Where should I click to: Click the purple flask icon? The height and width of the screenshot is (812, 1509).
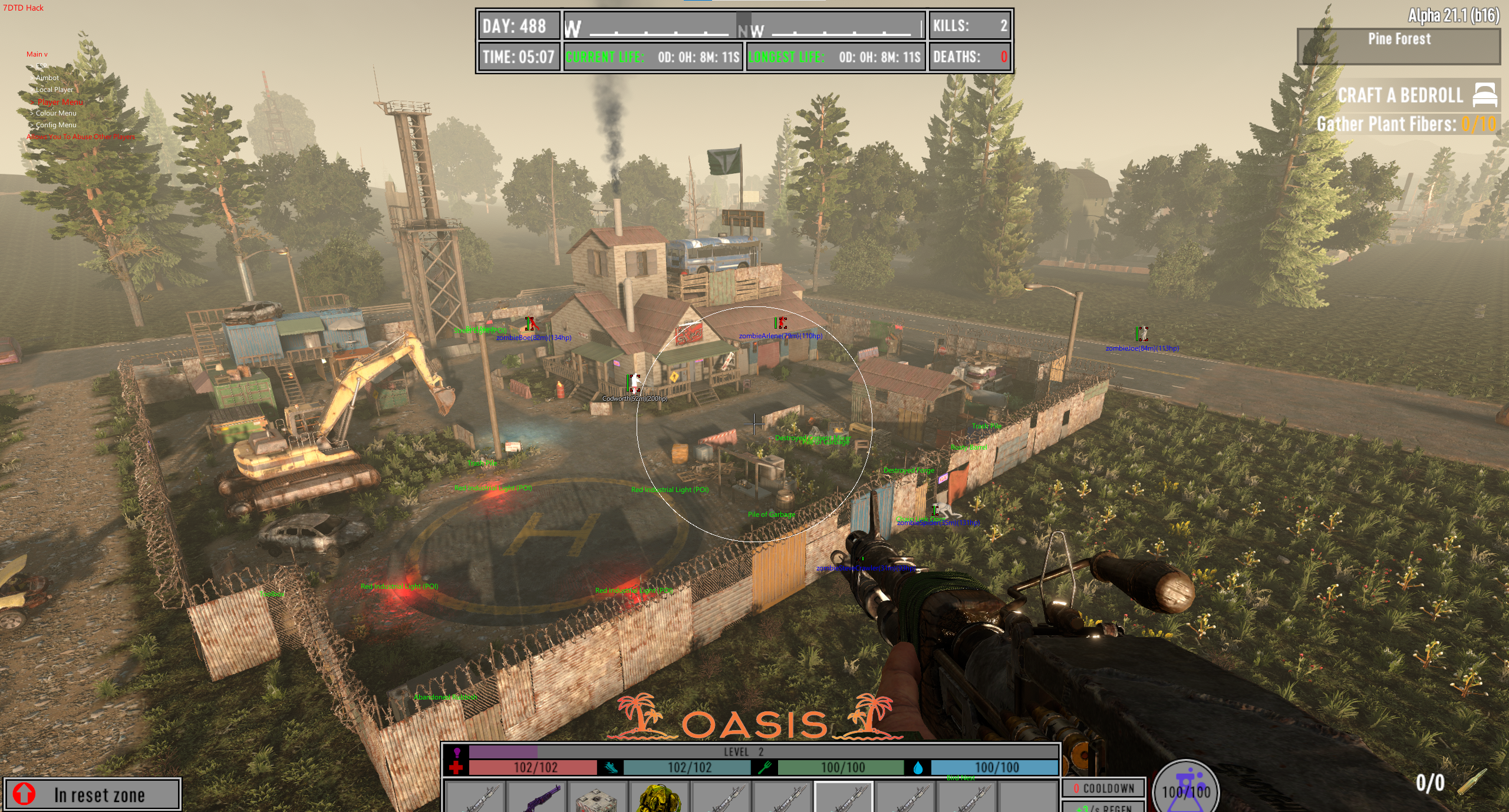tap(1185, 787)
